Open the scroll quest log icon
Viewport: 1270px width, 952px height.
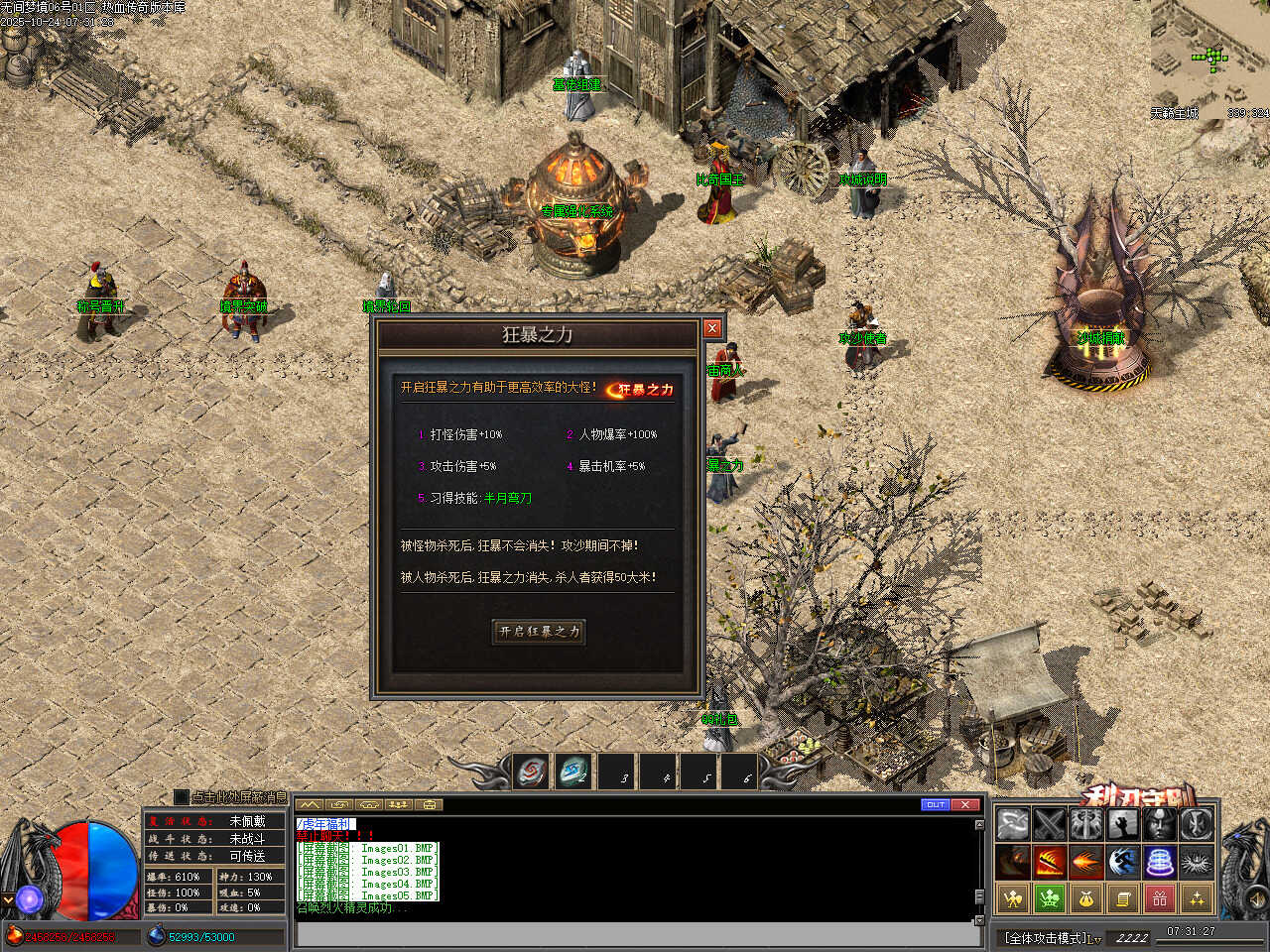click(1122, 899)
